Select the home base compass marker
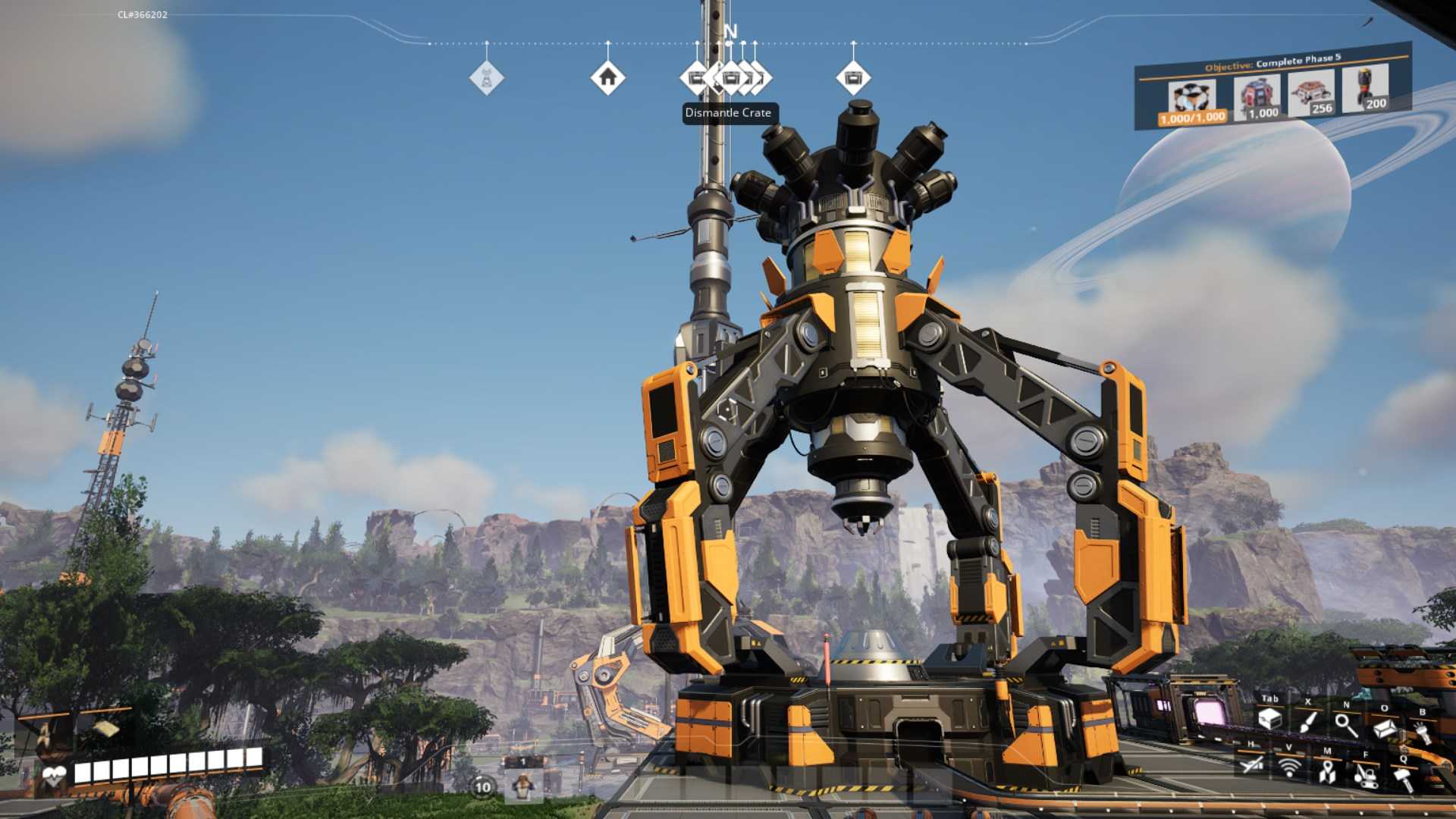This screenshot has width=1456, height=819. (x=607, y=77)
